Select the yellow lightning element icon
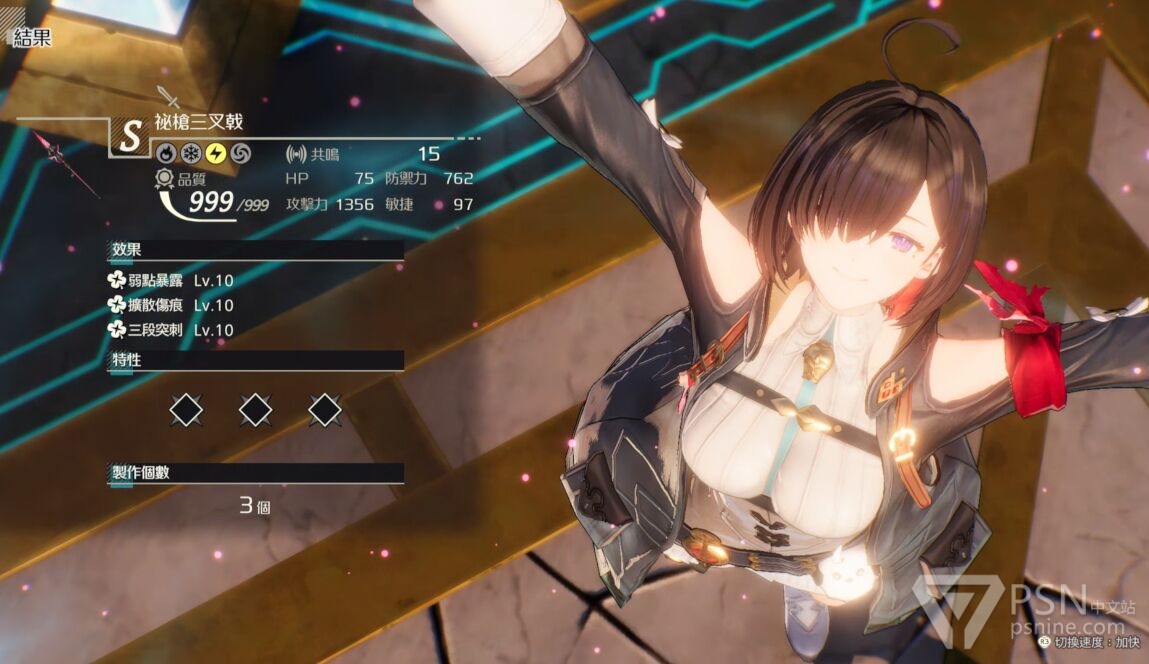This screenshot has width=1149, height=664. click(x=215, y=153)
